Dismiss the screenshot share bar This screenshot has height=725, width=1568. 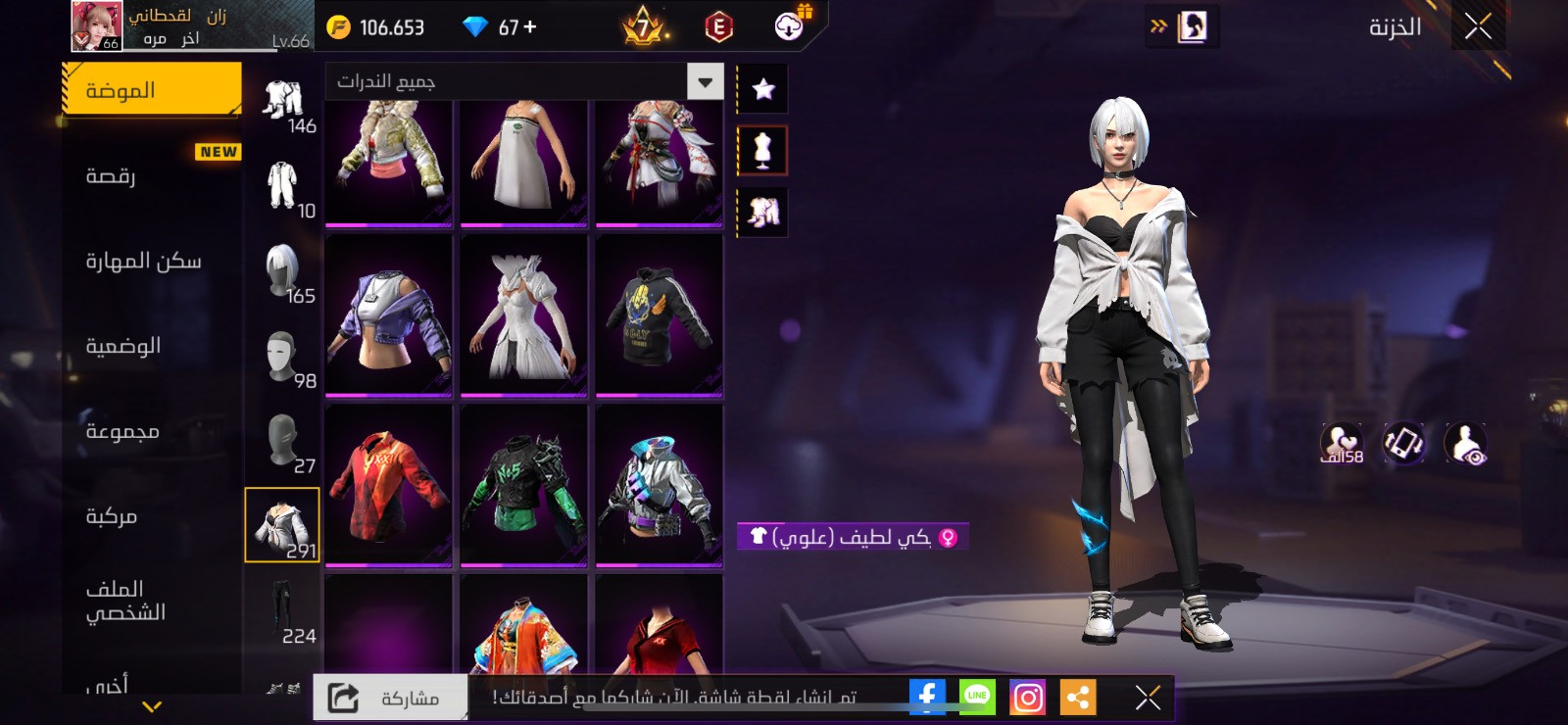click(1148, 697)
